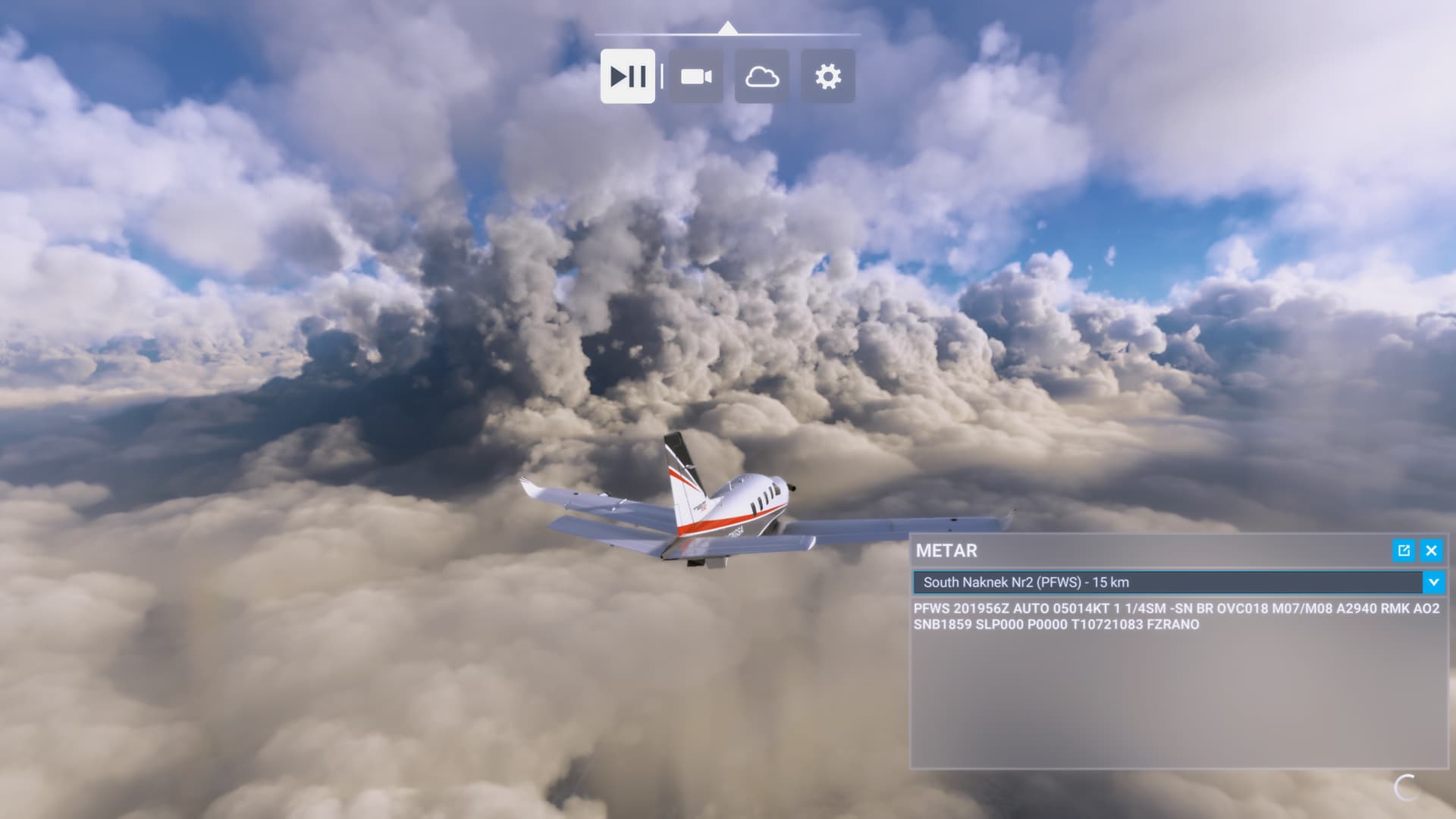The image size is (1456, 819).
Task: Open the weather cloud panel
Action: 761,77
